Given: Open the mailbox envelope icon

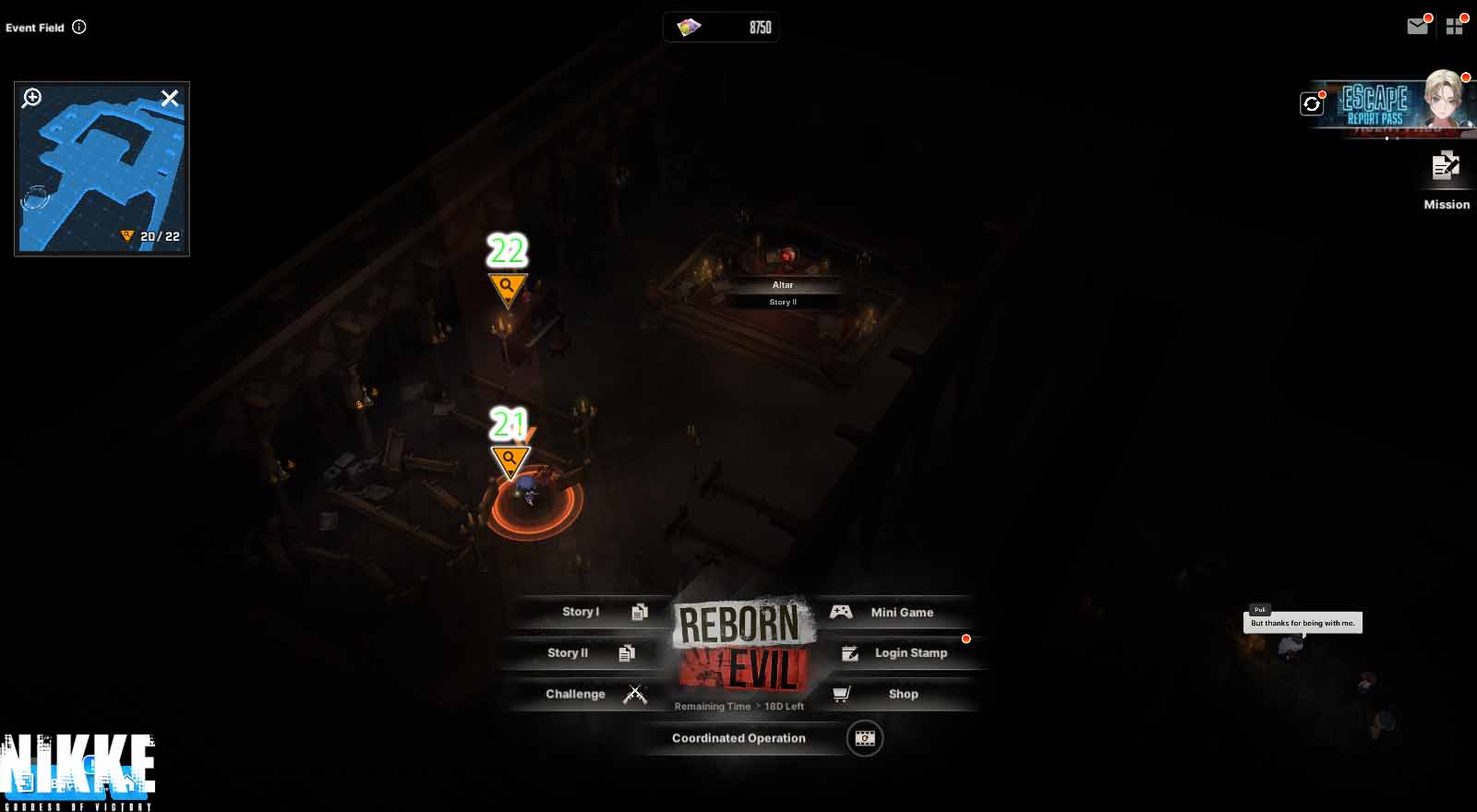Looking at the screenshot, I should pos(1417,27).
